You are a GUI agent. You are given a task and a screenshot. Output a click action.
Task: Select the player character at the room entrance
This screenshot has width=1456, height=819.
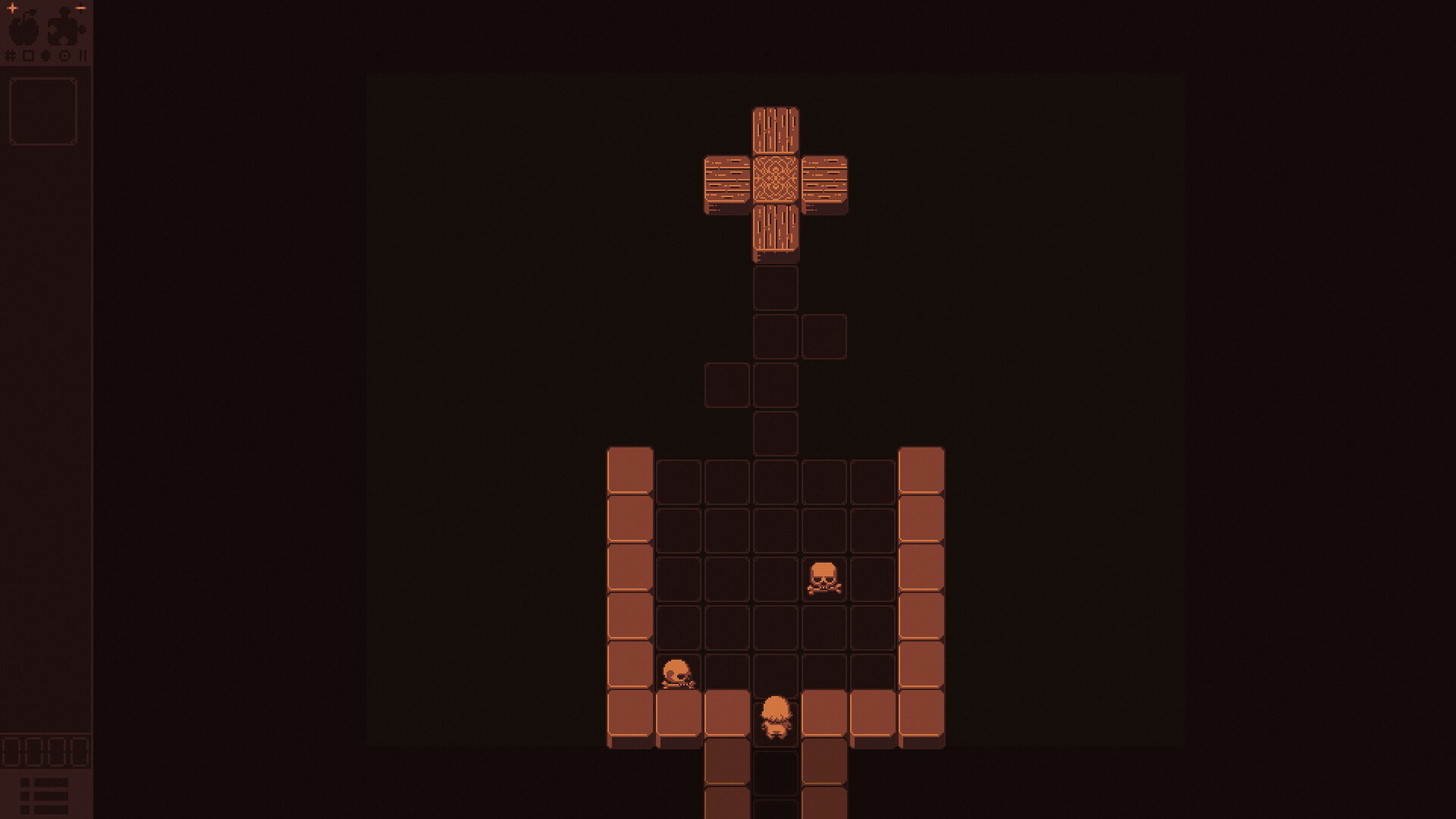(x=775, y=713)
